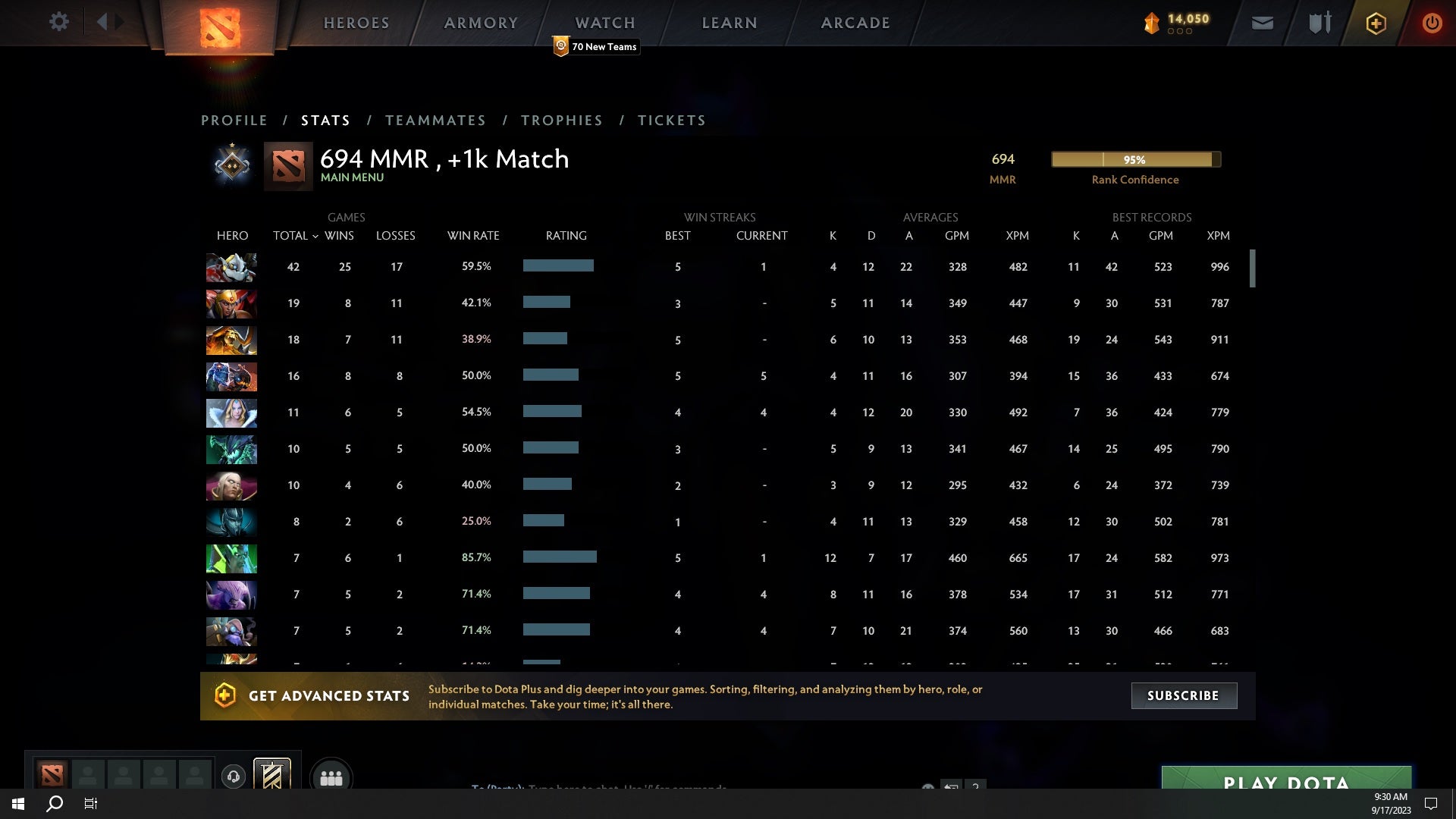Click the back navigation arrow

point(104,21)
